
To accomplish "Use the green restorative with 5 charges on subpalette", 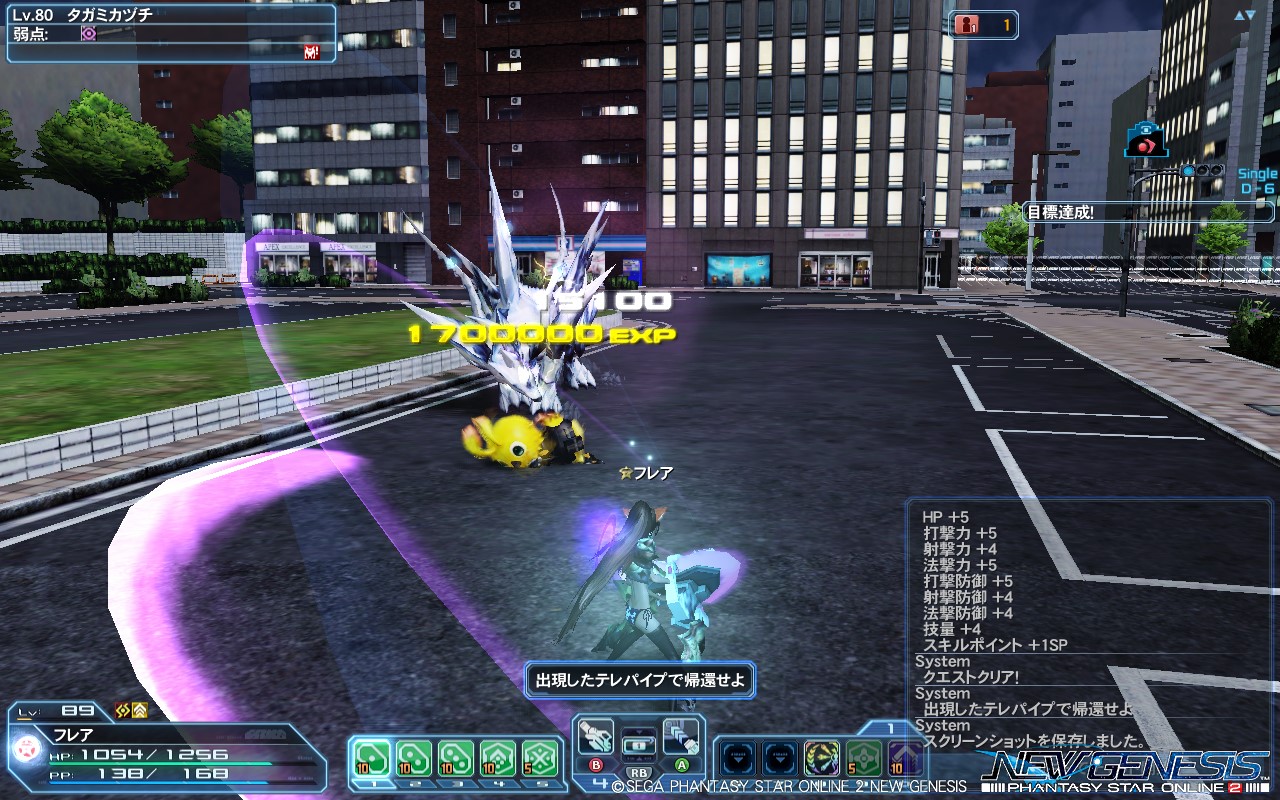I will 862,757.
